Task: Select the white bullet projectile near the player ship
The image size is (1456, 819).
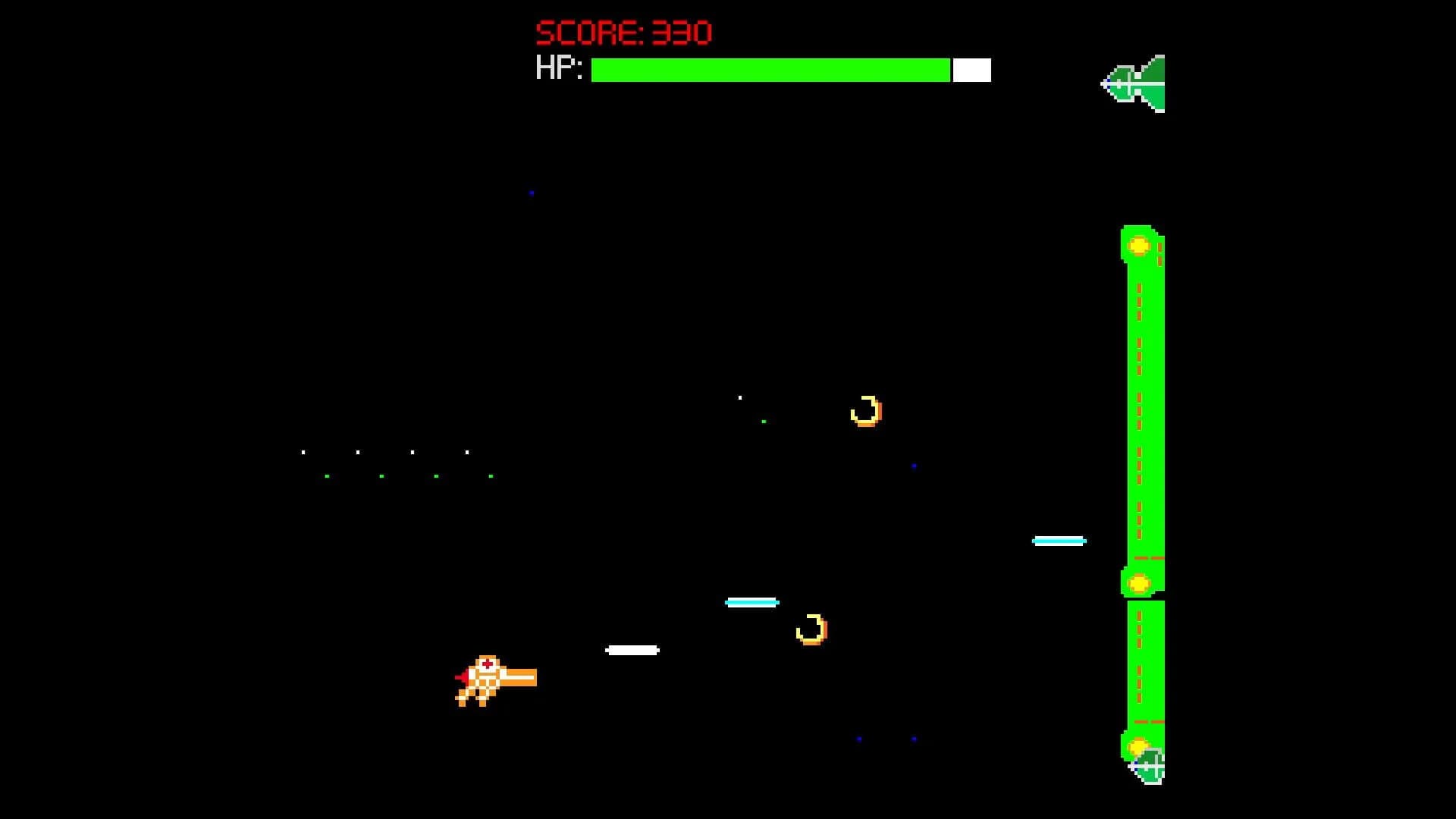Action: coord(631,648)
